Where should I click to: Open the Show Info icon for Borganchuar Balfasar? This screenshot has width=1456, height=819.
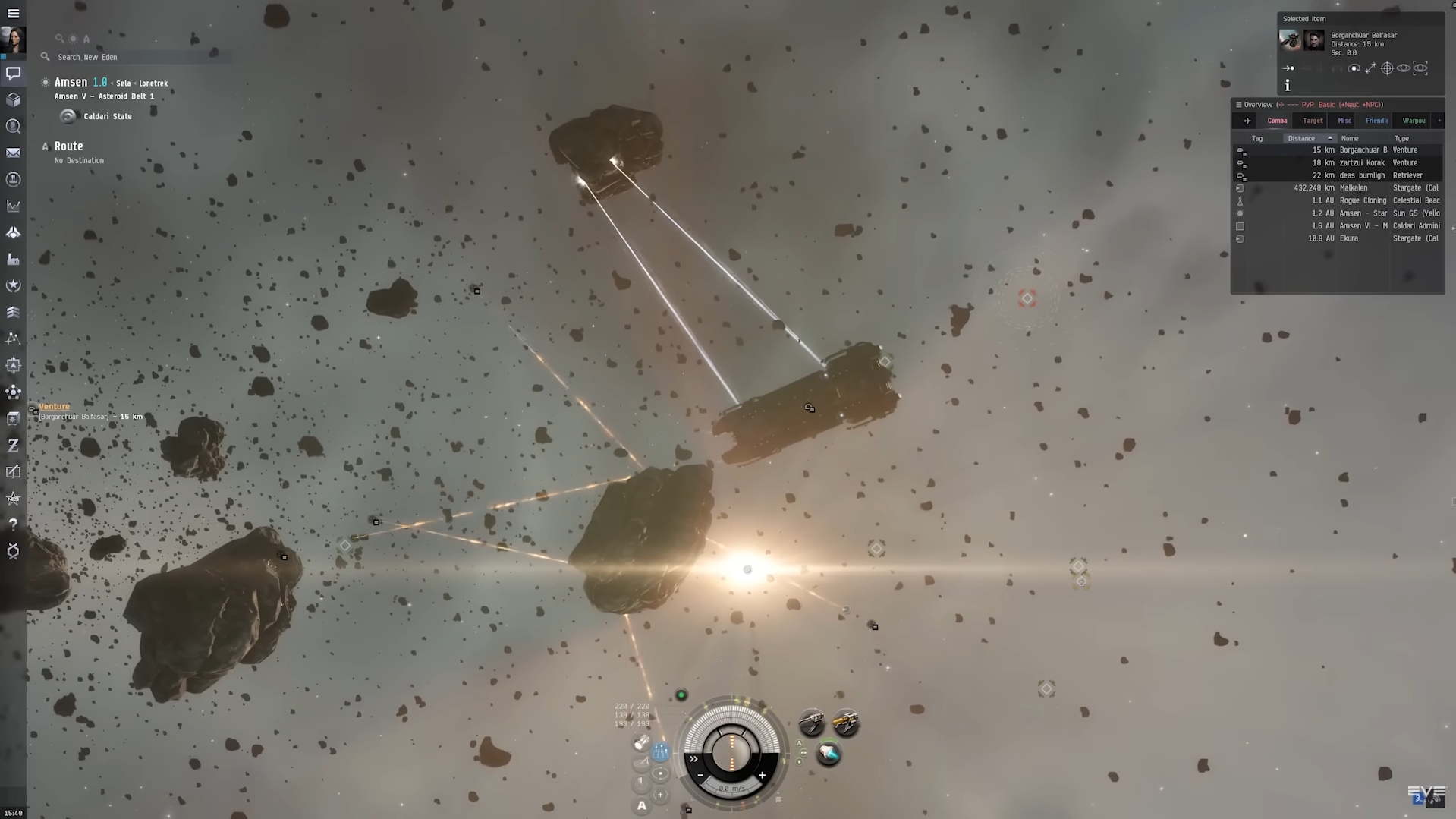(x=1287, y=86)
